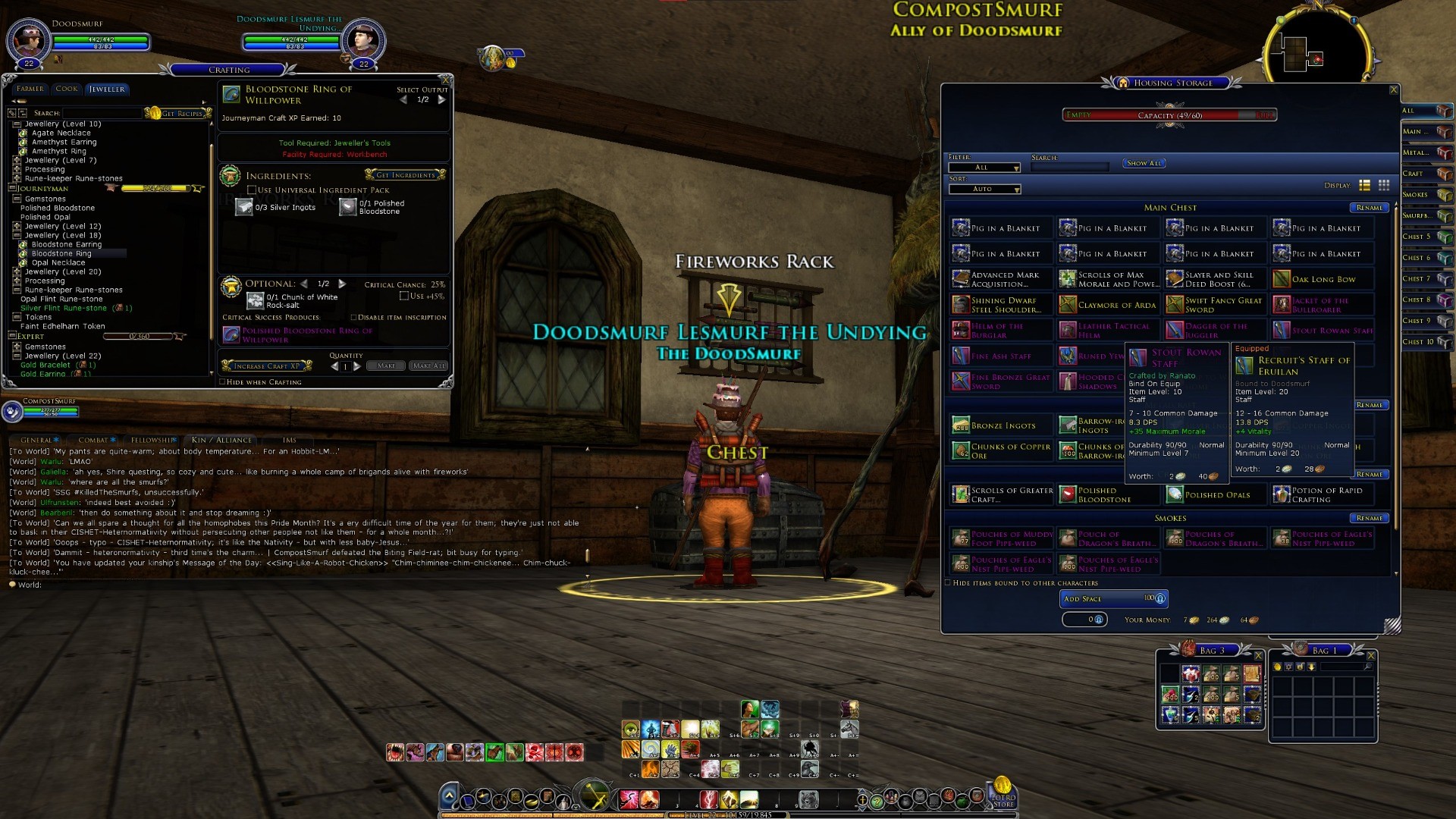Toggle Hide Items Bound To Other Characters
Screen dimensions: 1456x819
[x=948, y=583]
